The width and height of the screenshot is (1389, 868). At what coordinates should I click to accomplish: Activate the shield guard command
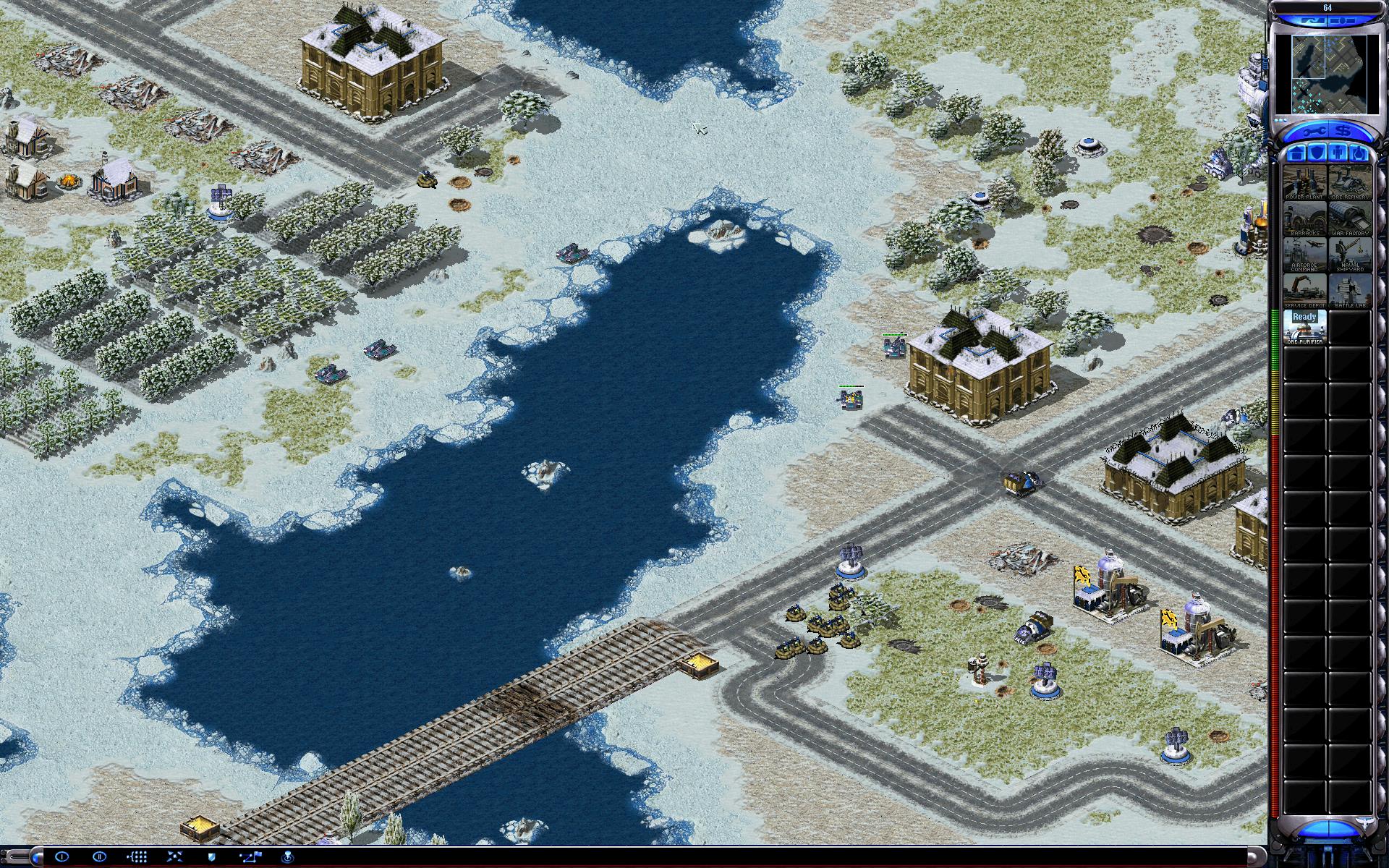tap(212, 856)
